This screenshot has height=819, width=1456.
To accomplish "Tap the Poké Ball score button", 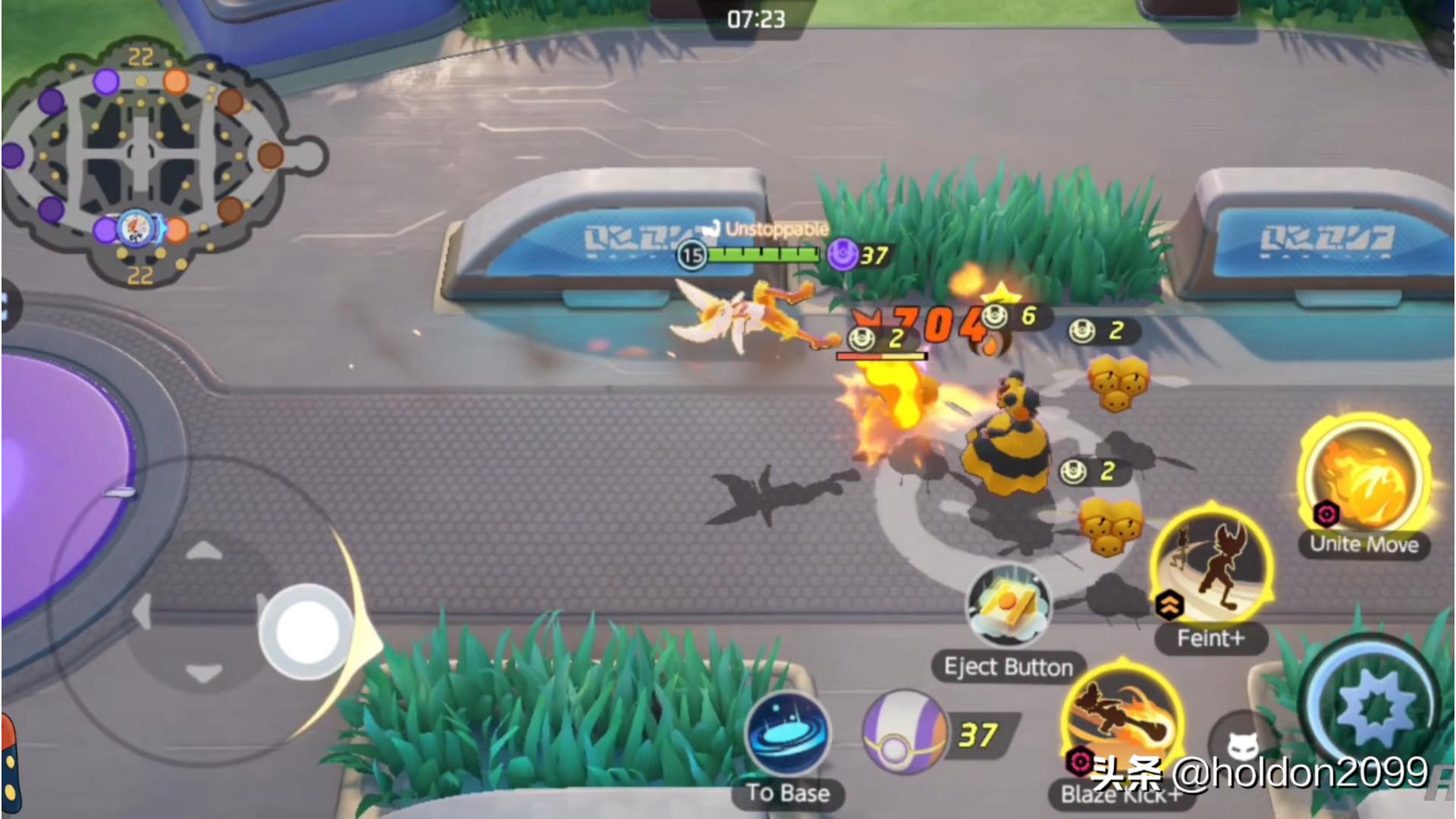I will tap(904, 733).
